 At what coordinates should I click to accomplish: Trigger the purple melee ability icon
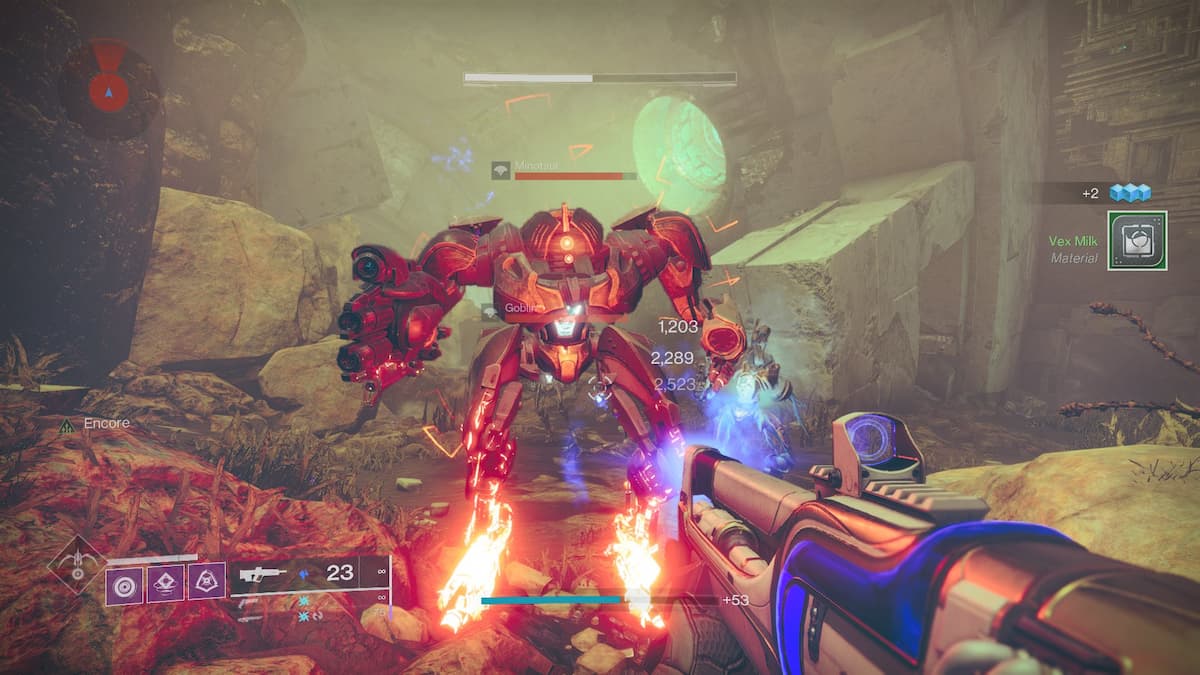(166, 583)
